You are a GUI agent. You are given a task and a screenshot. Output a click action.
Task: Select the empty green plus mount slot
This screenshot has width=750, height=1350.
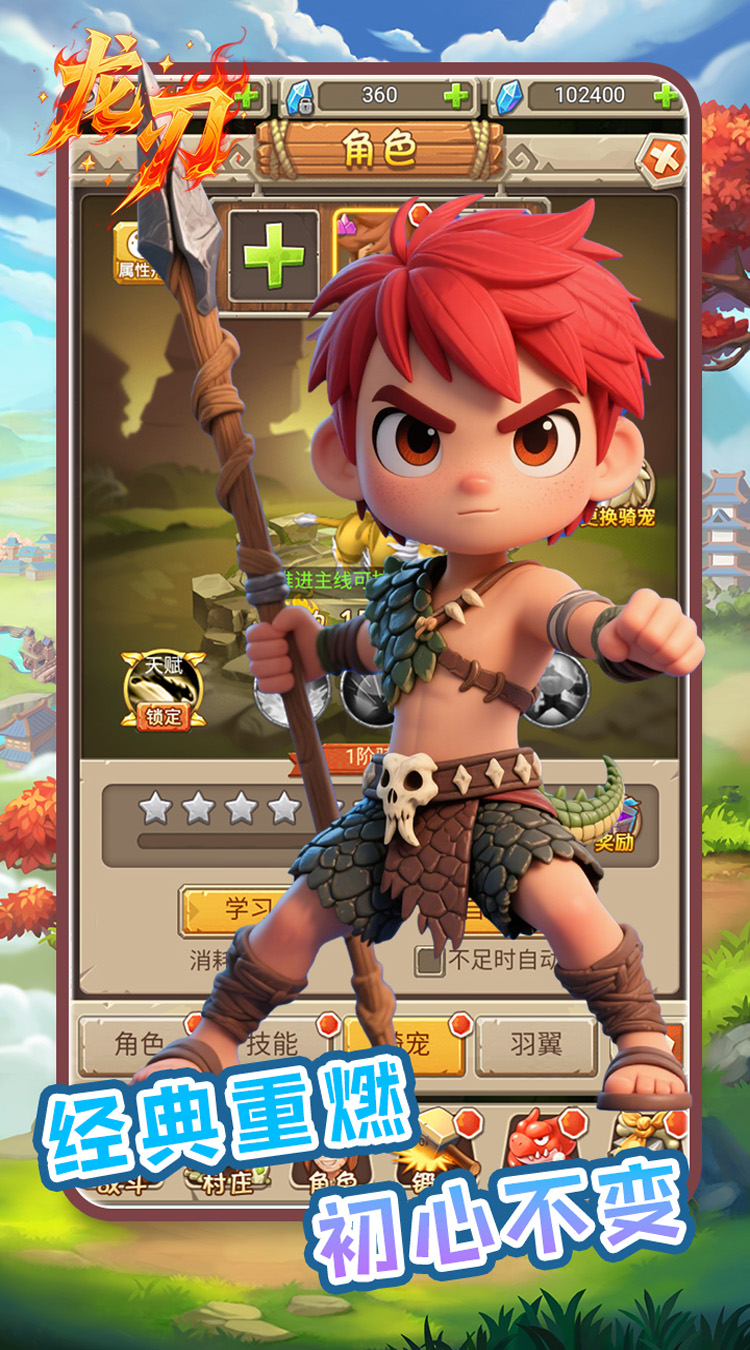(273, 256)
